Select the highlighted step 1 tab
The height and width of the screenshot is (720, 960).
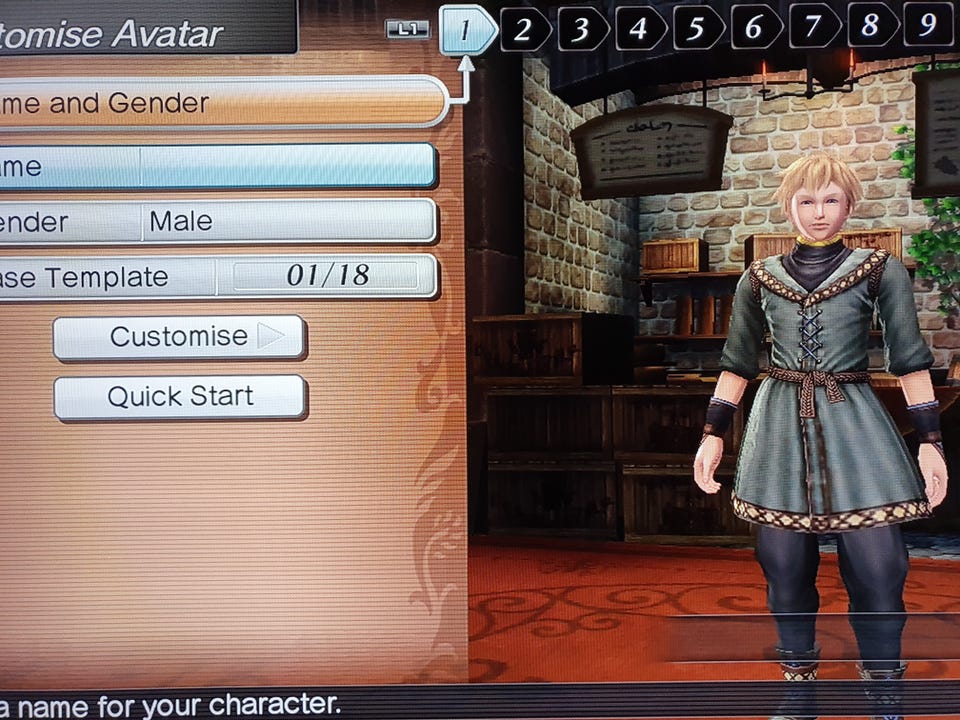(x=466, y=30)
